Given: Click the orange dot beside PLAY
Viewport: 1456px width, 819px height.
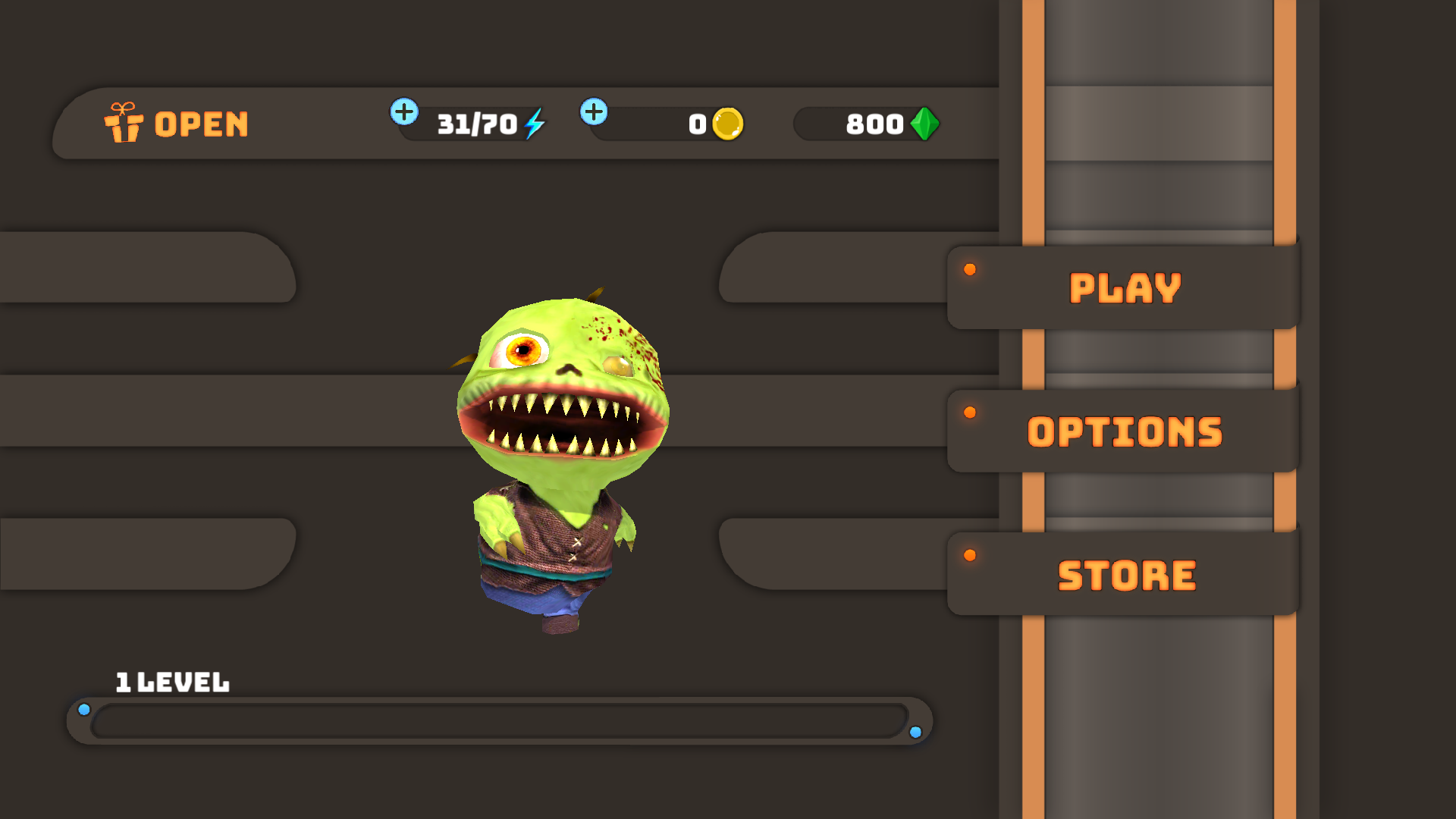Looking at the screenshot, I should pyautogui.click(x=970, y=269).
